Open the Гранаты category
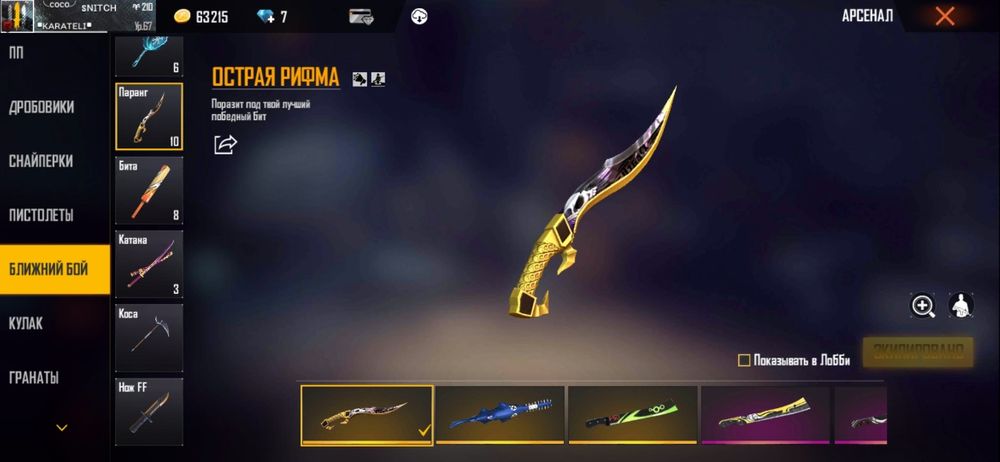The image size is (1000, 462). point(34,377)
